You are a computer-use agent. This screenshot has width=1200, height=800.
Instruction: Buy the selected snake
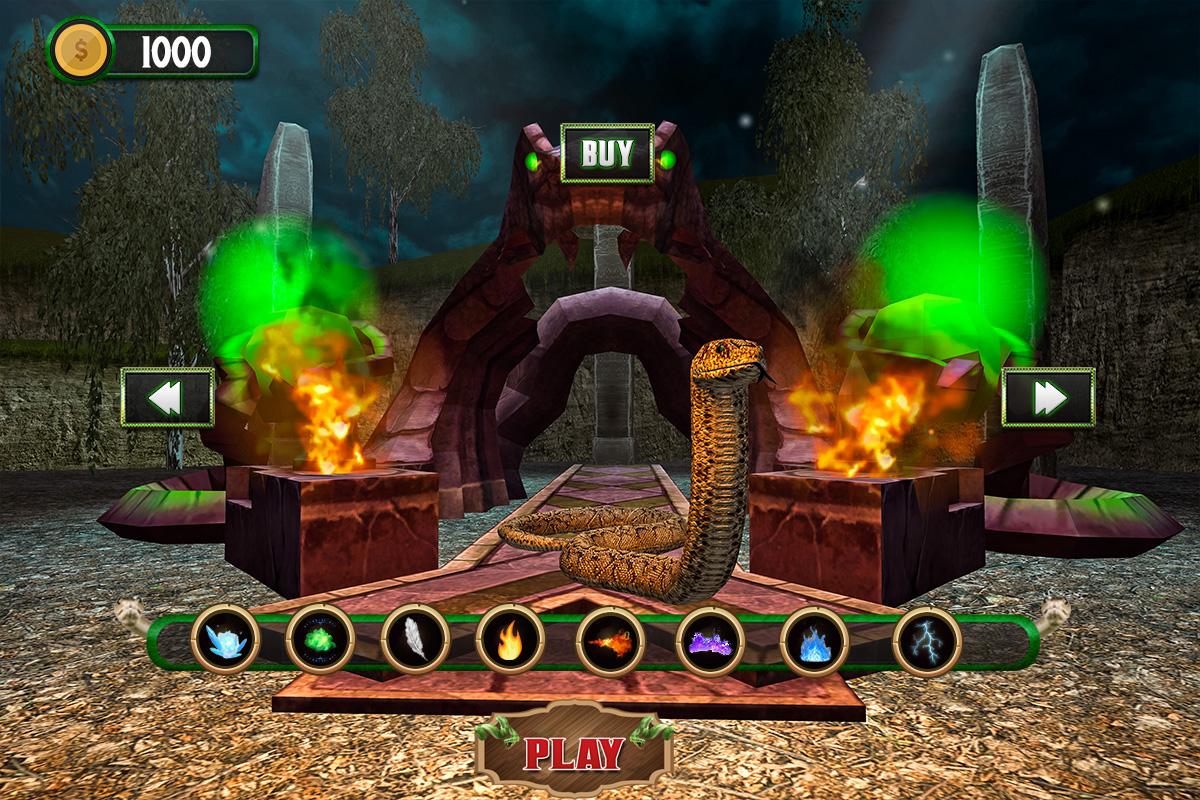click(607, 153)
